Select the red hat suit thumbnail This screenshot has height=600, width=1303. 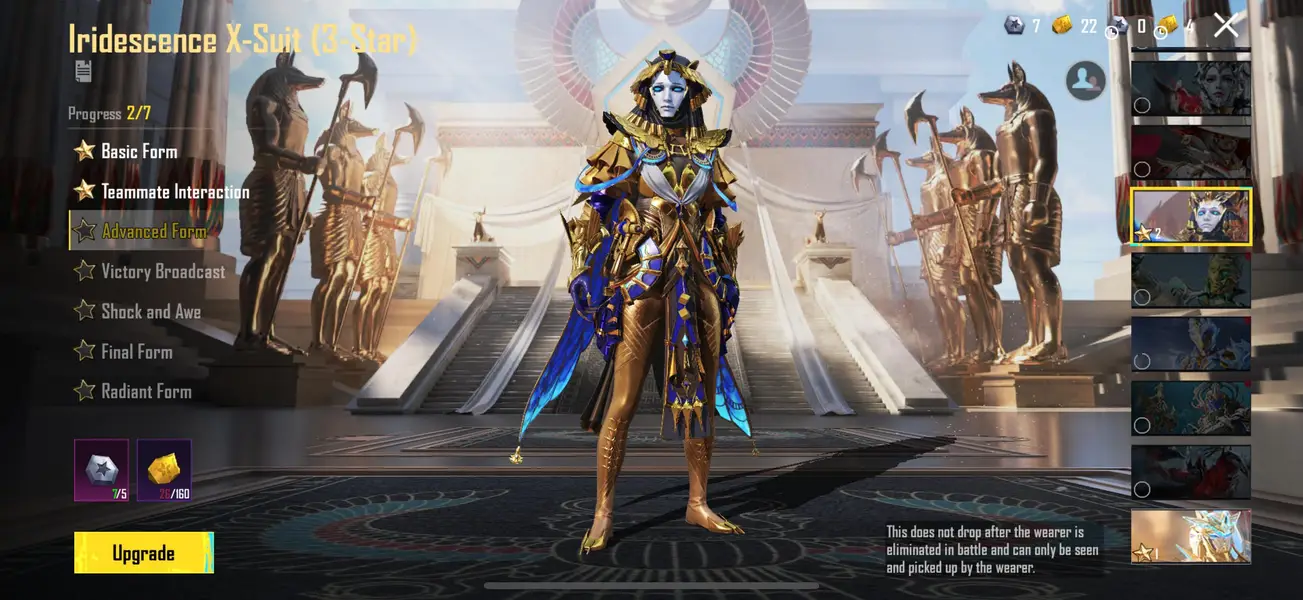click(1191, 152)
